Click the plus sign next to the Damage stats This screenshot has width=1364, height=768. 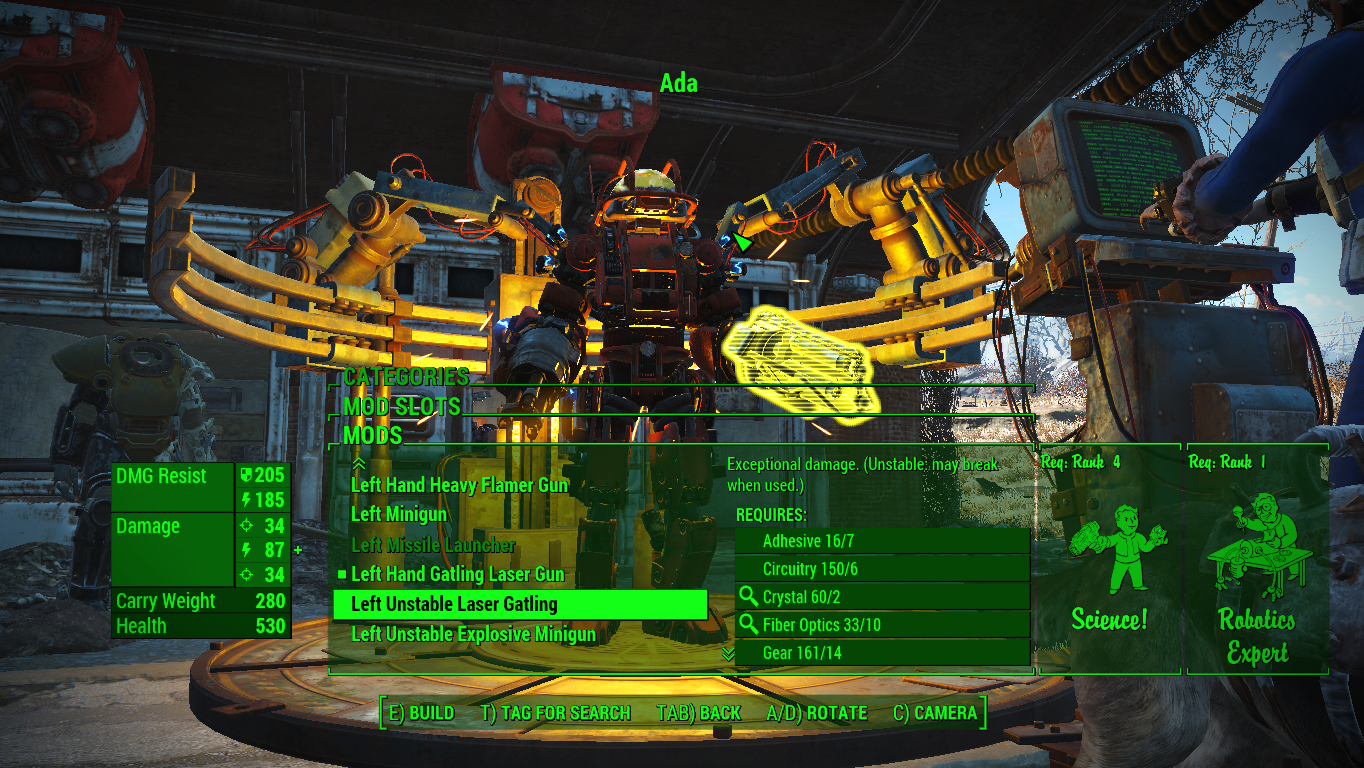pyautogui.click(x=297, y=549)
